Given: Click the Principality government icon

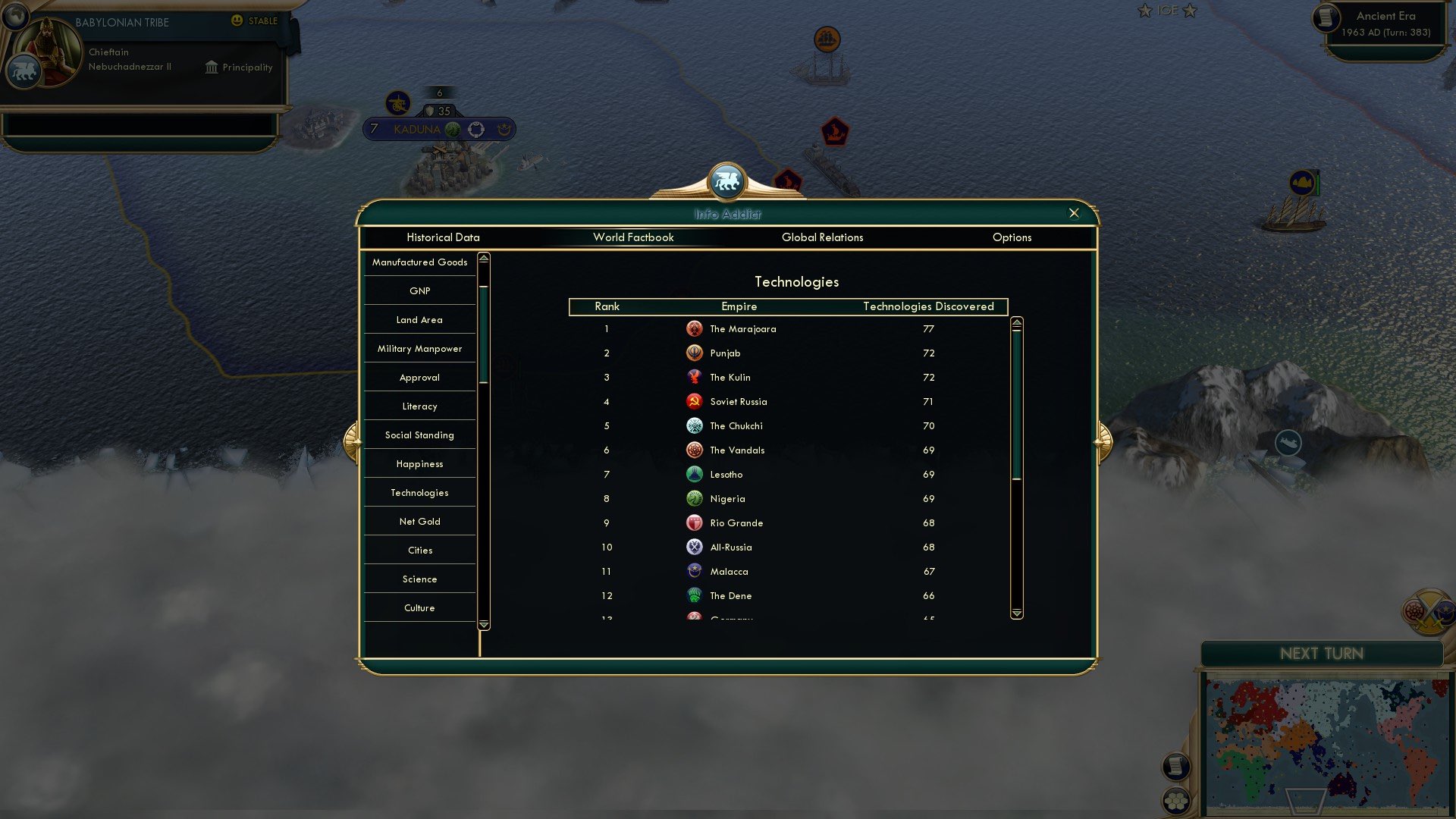Looking at the screenshot, I should tap(211, 67).
